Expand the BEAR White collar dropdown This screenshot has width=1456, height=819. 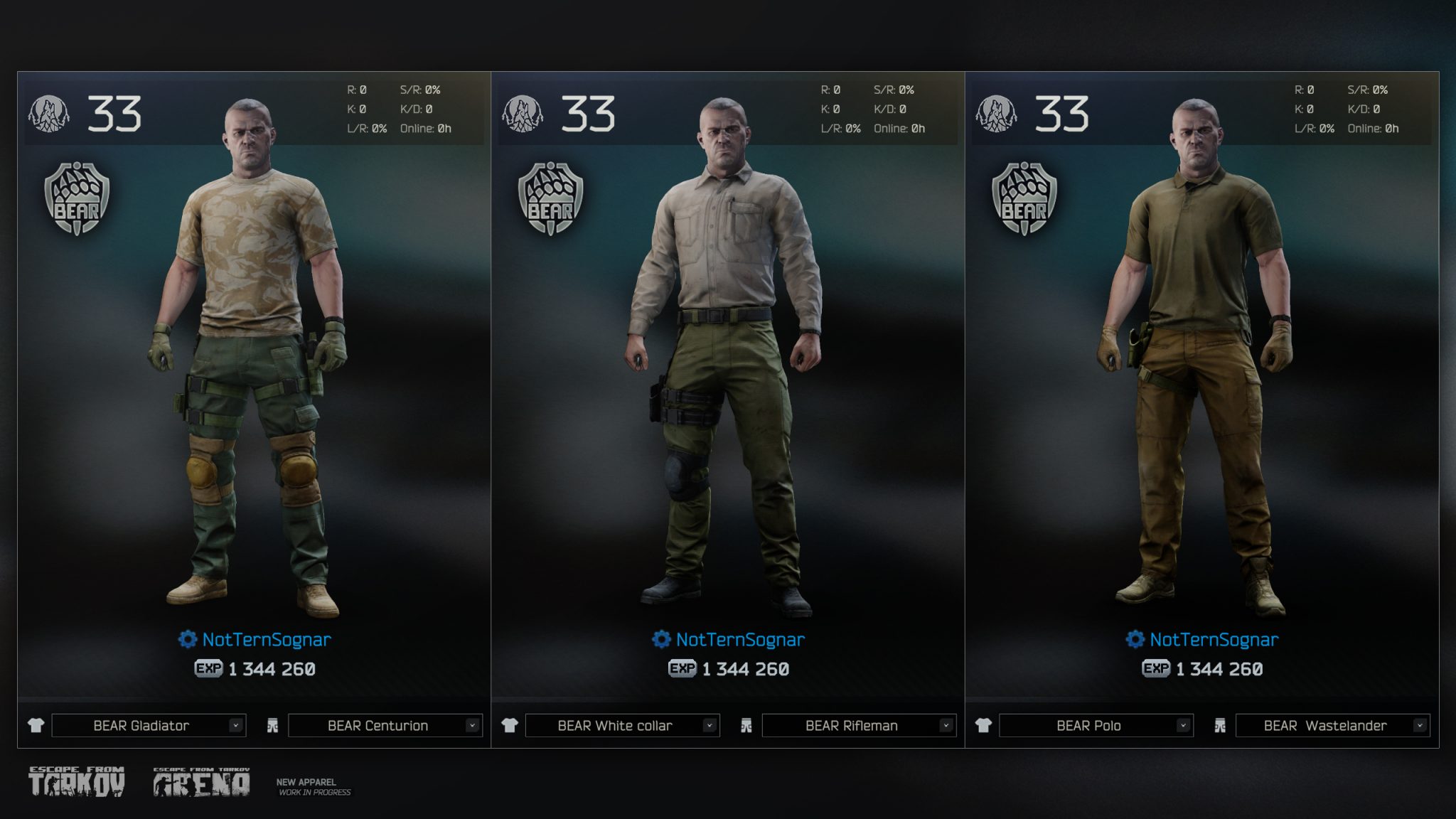click(615, 725)
